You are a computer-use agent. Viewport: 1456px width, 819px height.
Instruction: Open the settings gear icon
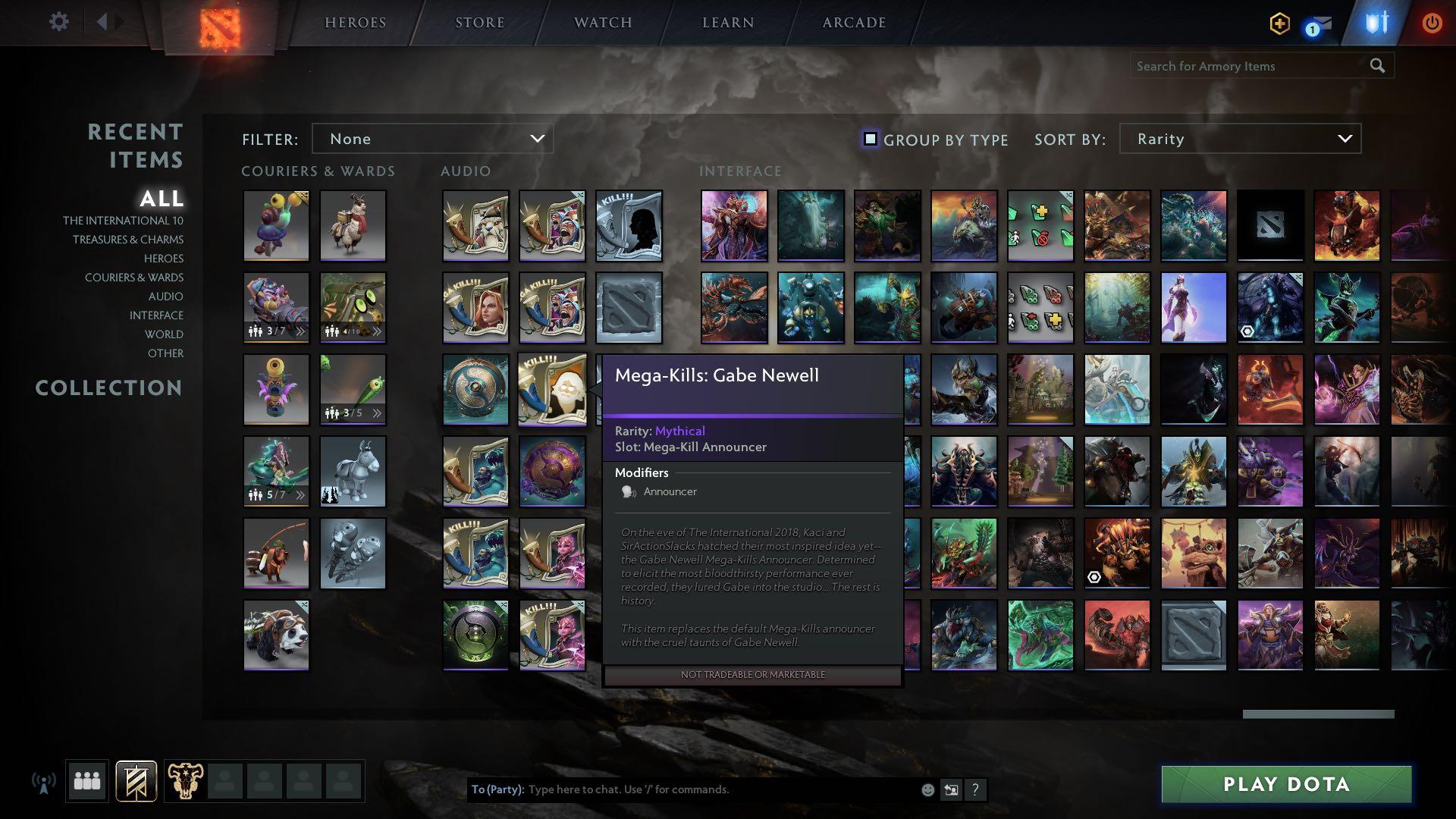tap(59, 22)
